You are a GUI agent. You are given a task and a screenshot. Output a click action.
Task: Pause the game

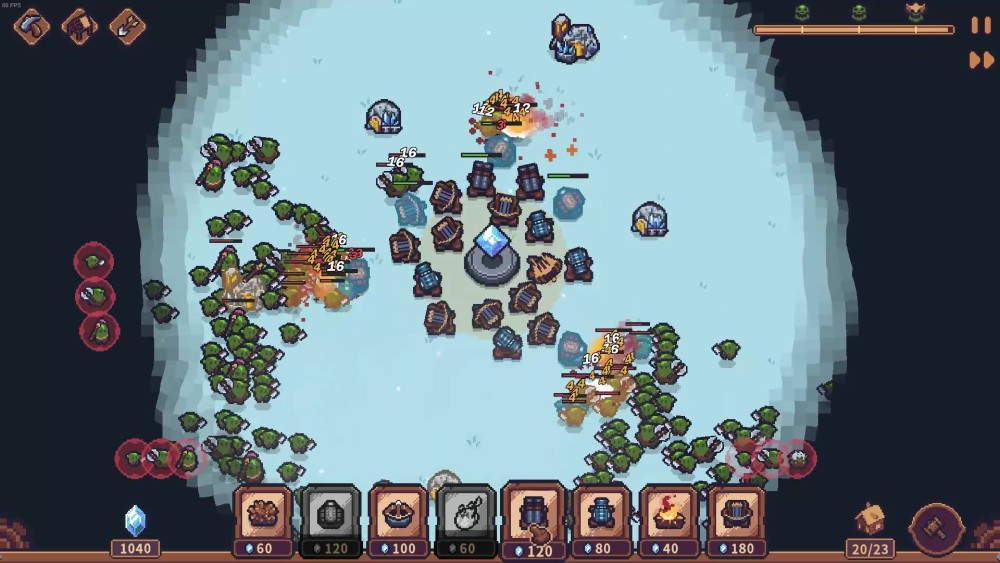click(981, 25)
